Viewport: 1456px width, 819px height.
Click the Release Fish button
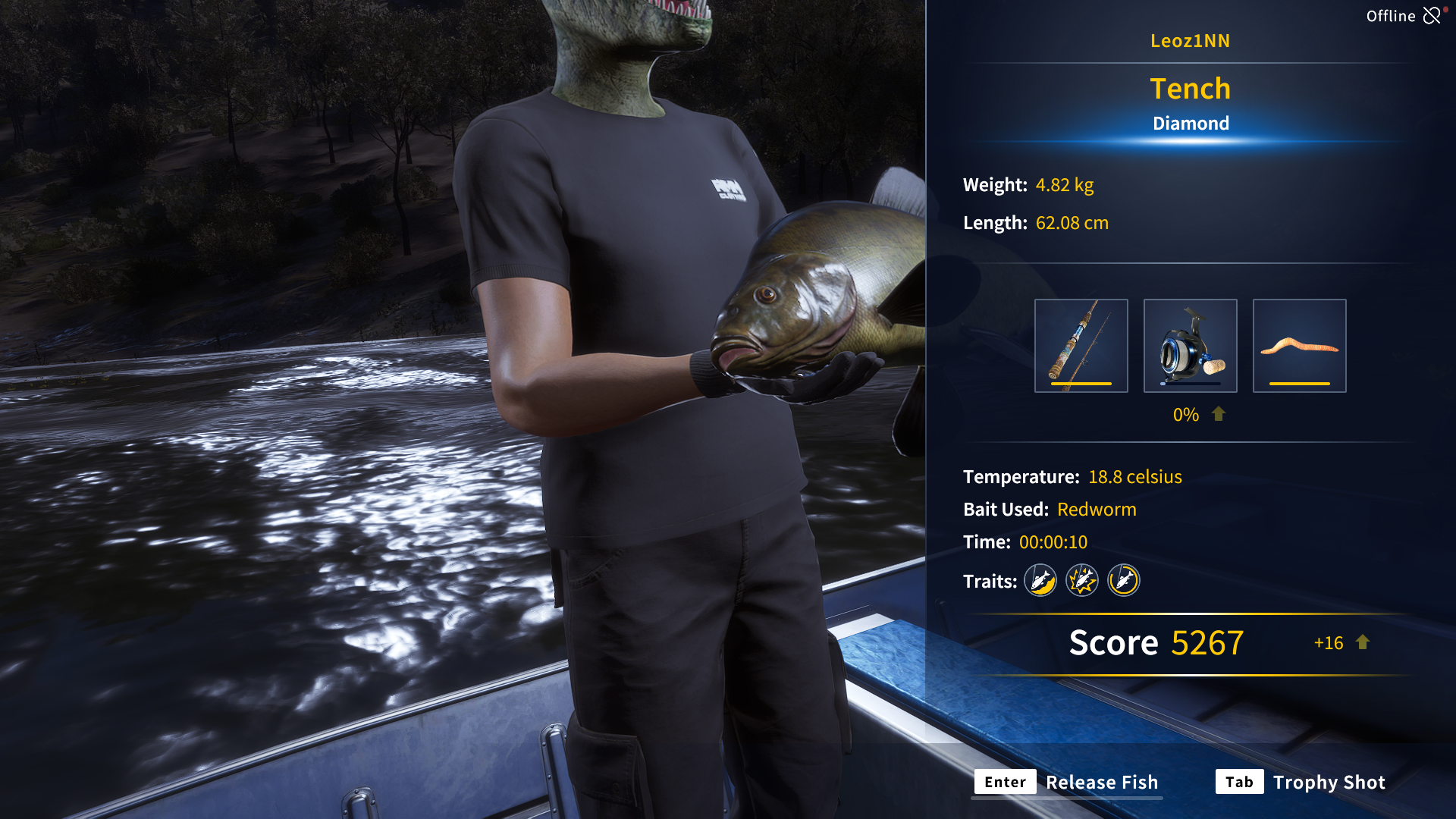[1068, 782]
